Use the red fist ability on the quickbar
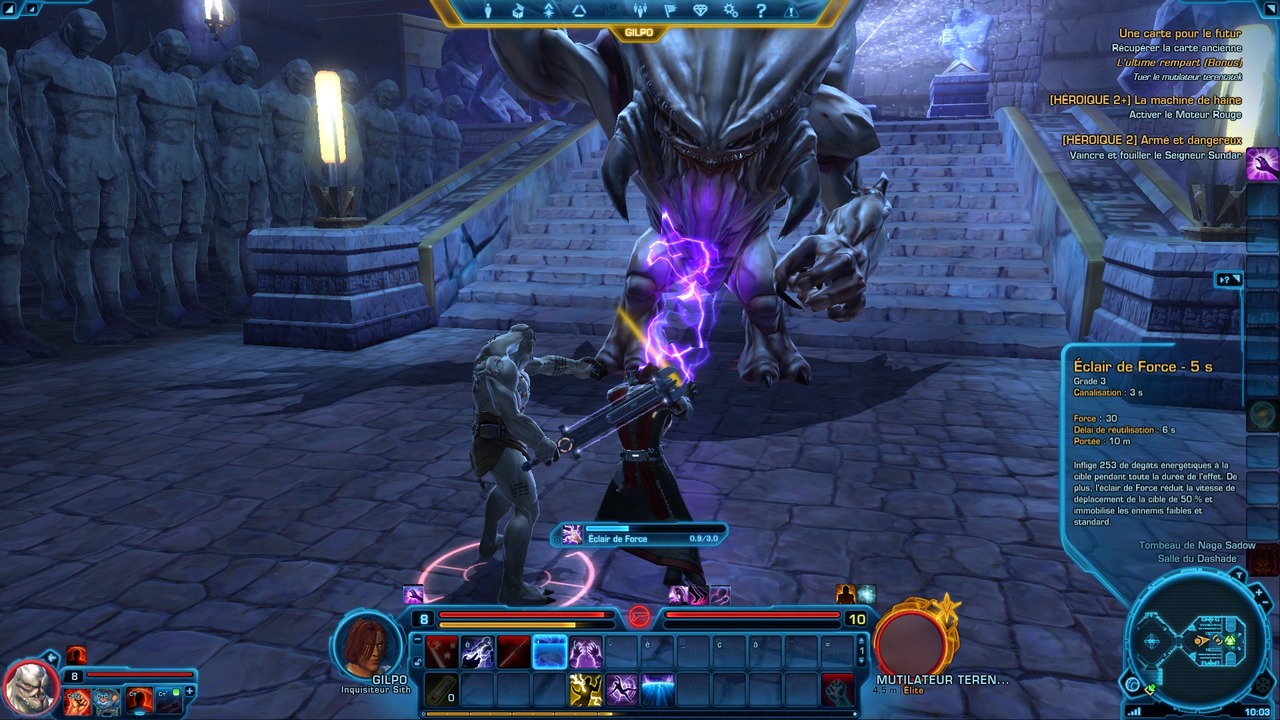Viewport: 1280px width, 720px height. point(838,689)
